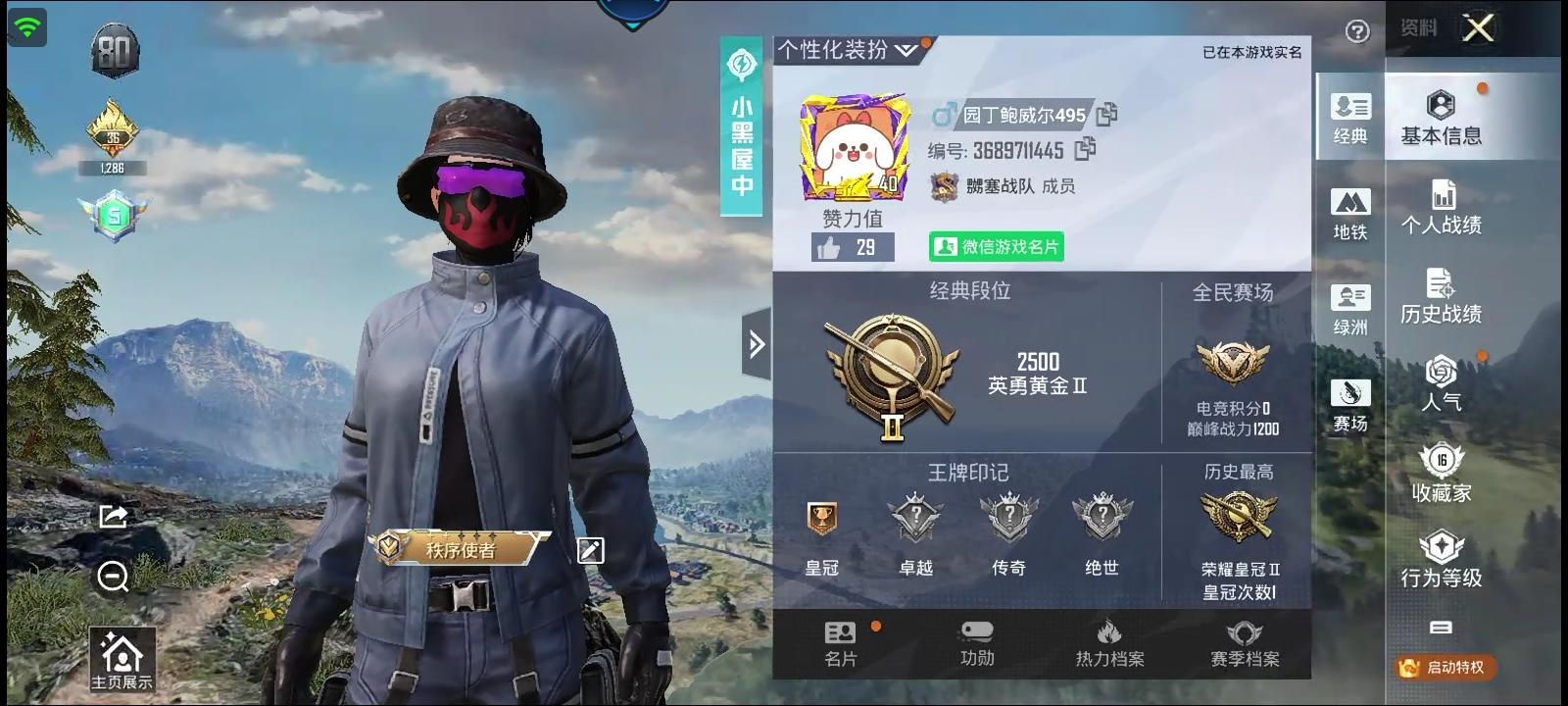Open the 历史战绩 history stats icon
Screen dimensions: 1568x706
[1441, 292]
